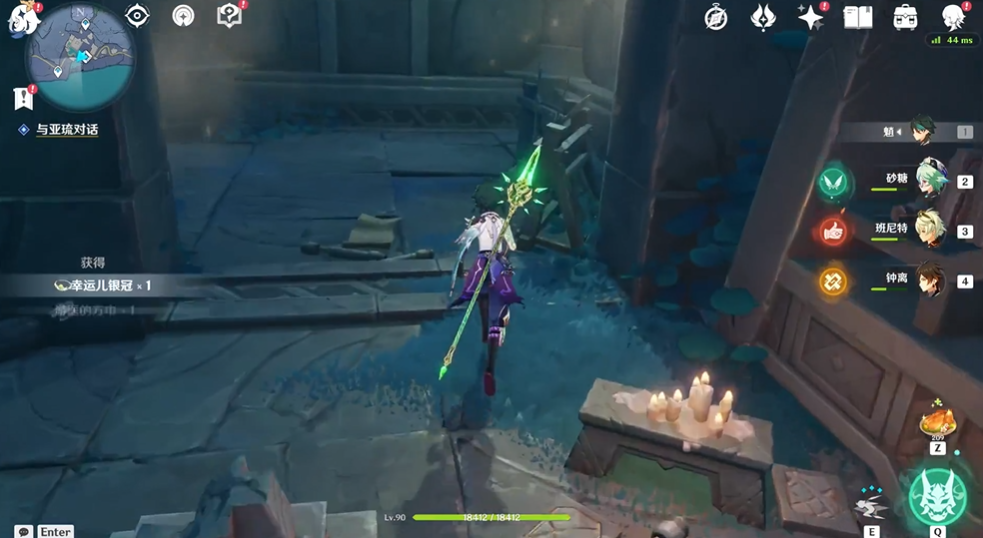
Task: Trigger 砂糖's green elemental burst icon
Action: click(832, 182)
